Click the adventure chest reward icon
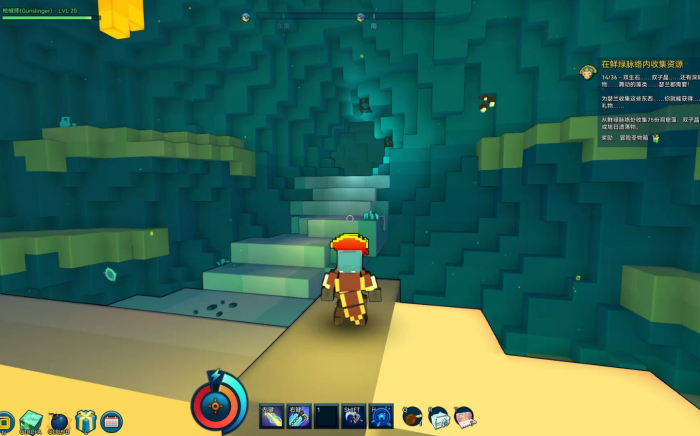Image resolution: width=700 pixels, height=436 pixels. tap(656, 138)
